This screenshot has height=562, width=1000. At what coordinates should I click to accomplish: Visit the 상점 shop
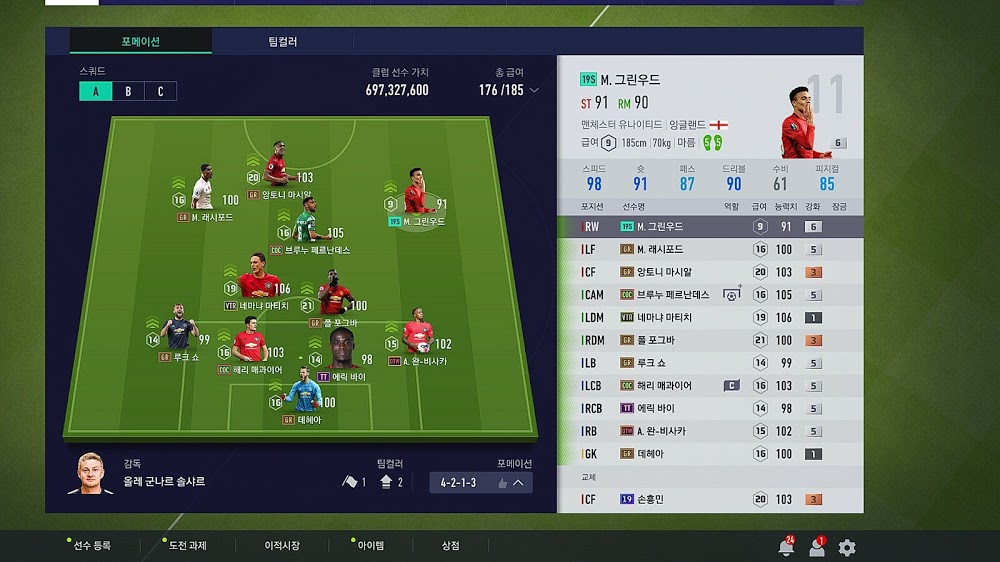[x=451, y=546]
